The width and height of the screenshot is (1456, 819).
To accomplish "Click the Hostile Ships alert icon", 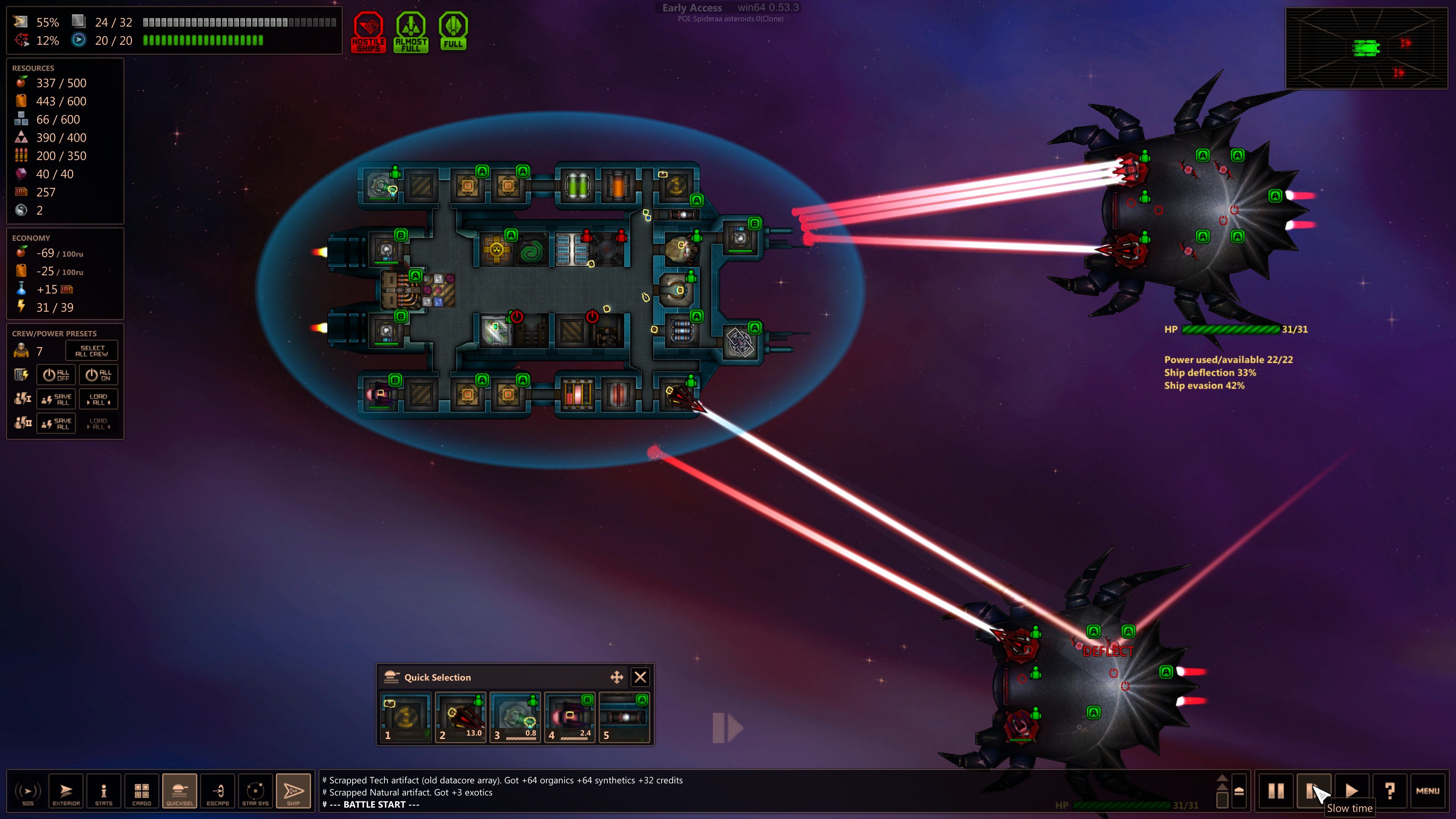I will tap(369, 32).
